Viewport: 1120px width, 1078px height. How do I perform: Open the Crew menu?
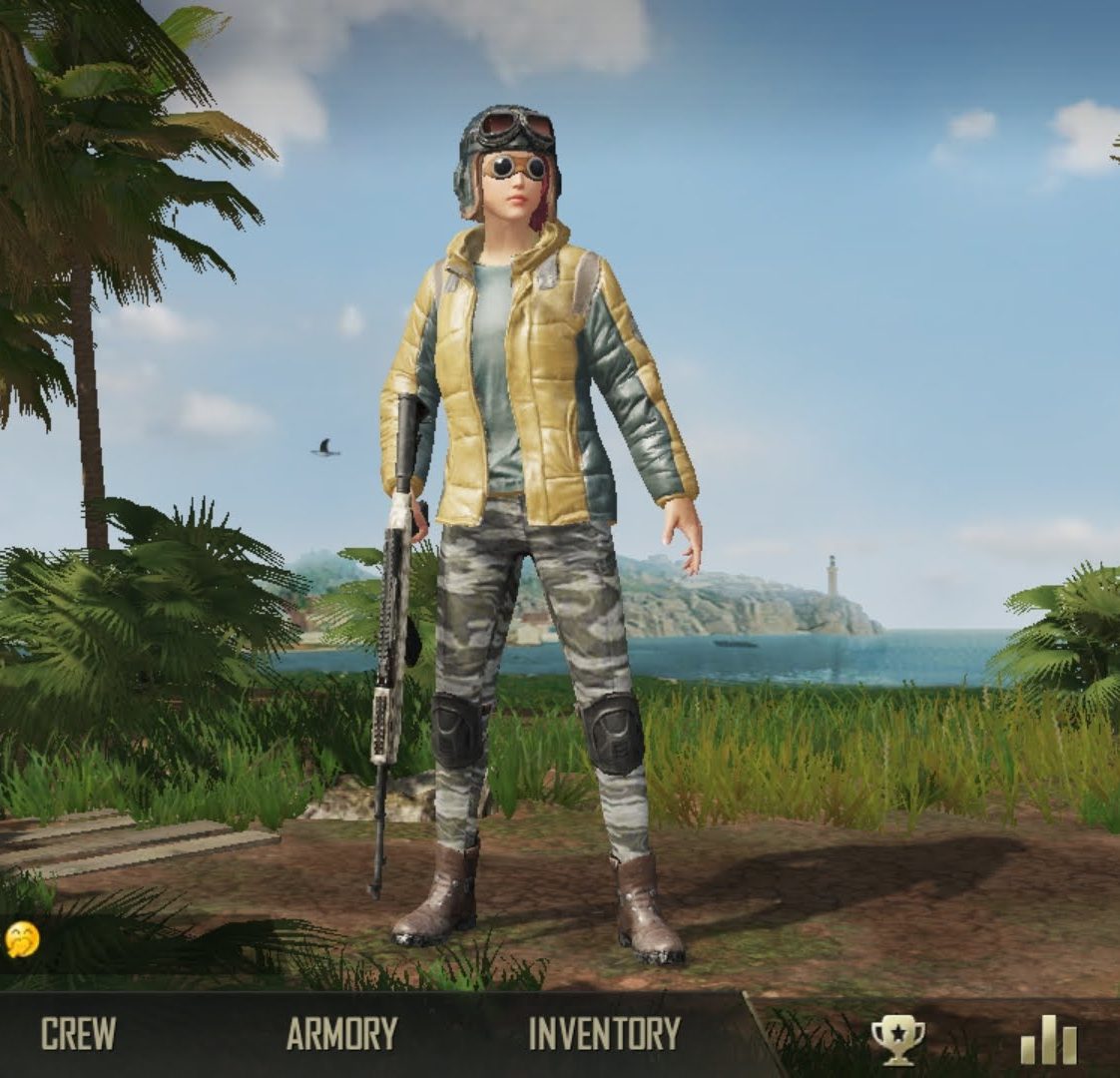point(78,1034)
